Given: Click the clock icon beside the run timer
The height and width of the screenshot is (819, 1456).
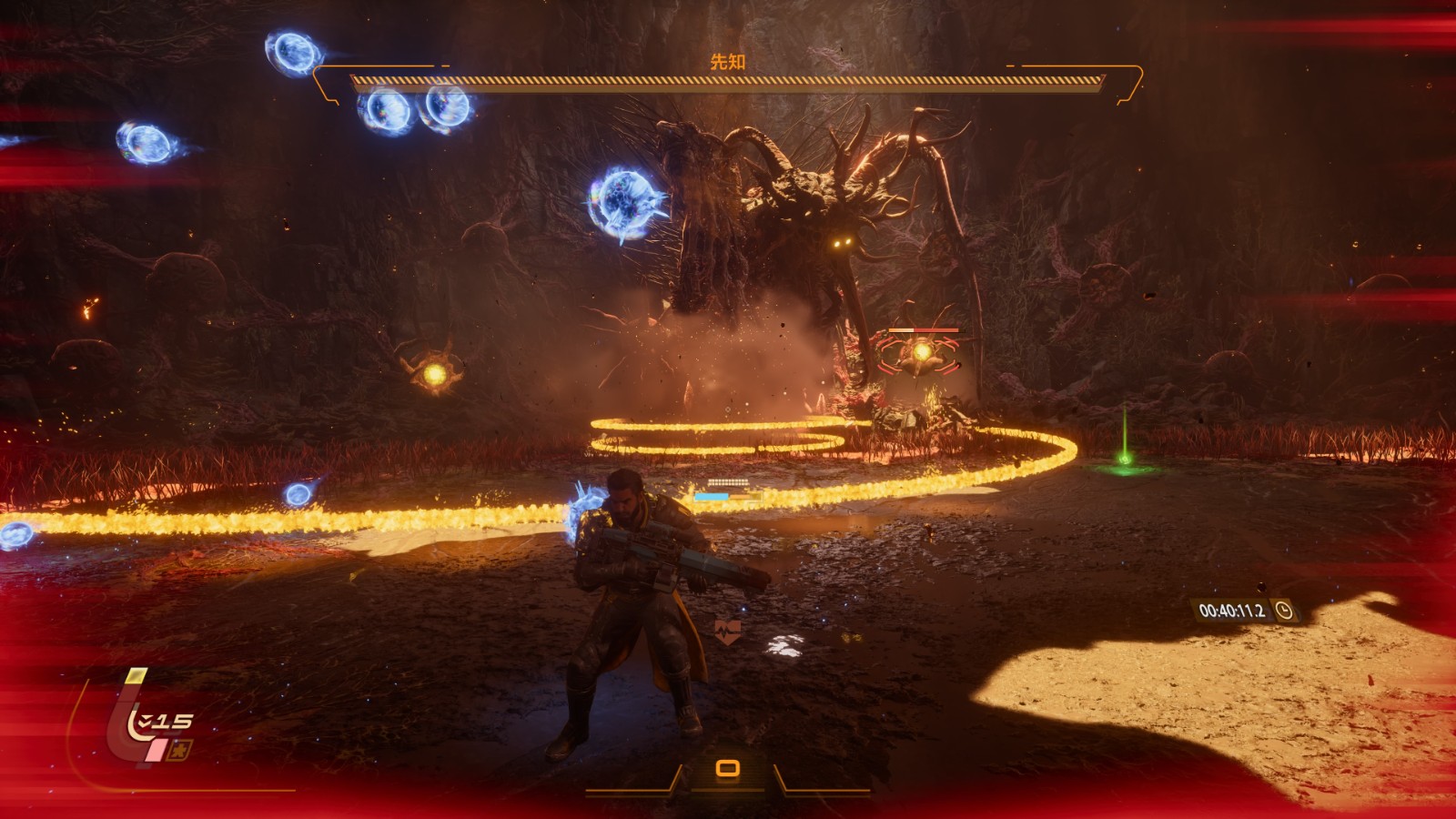Looking at the screenshot, I should point(1284,611).
